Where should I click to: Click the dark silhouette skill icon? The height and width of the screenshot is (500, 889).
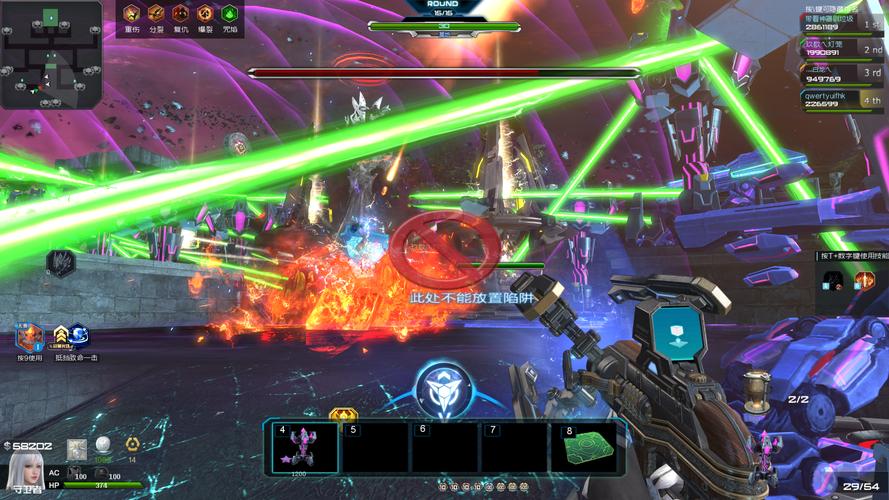[61, 263]
